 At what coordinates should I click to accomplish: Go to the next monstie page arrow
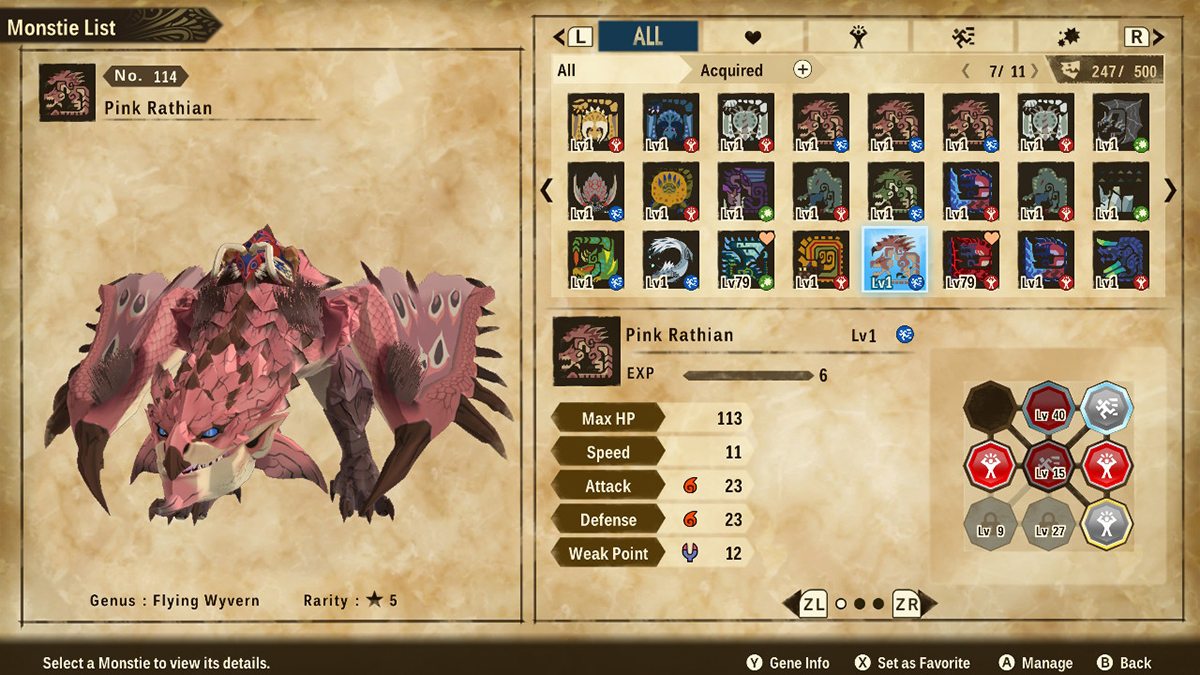coord(1169,190)
